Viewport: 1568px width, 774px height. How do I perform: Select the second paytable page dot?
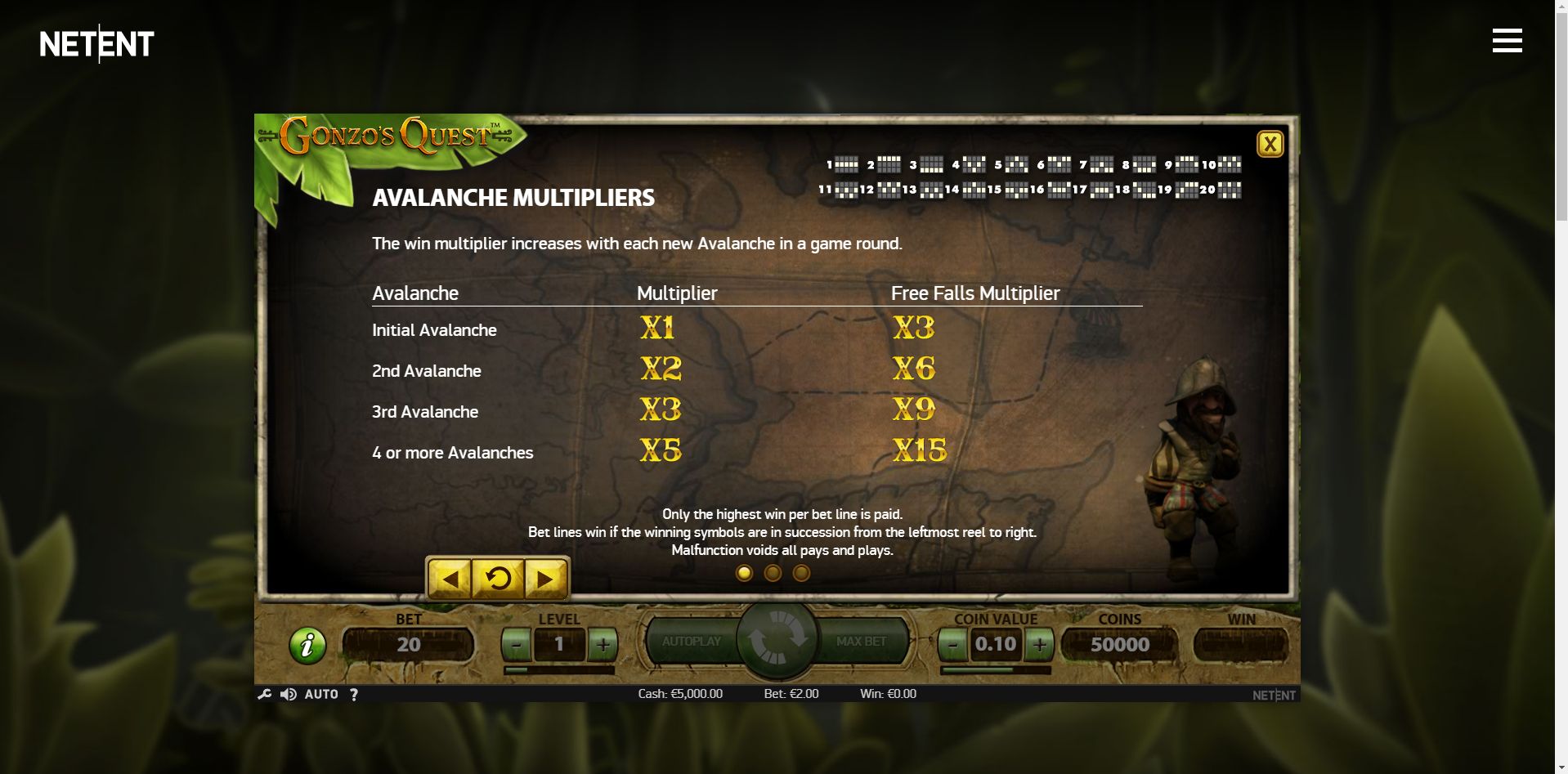(x=773, y=573)
